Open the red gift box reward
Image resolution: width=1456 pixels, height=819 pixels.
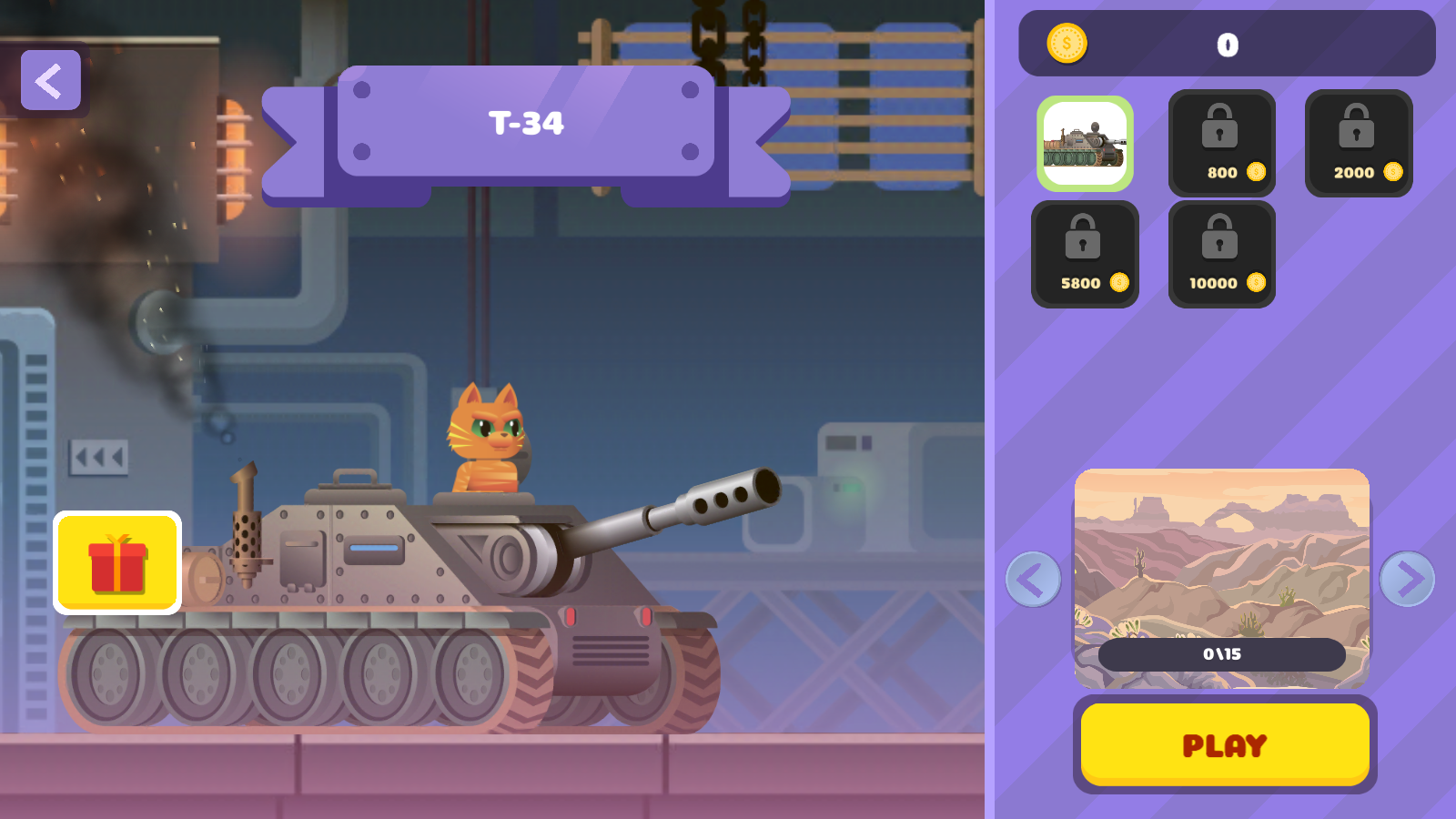click(x=117, y=563)
